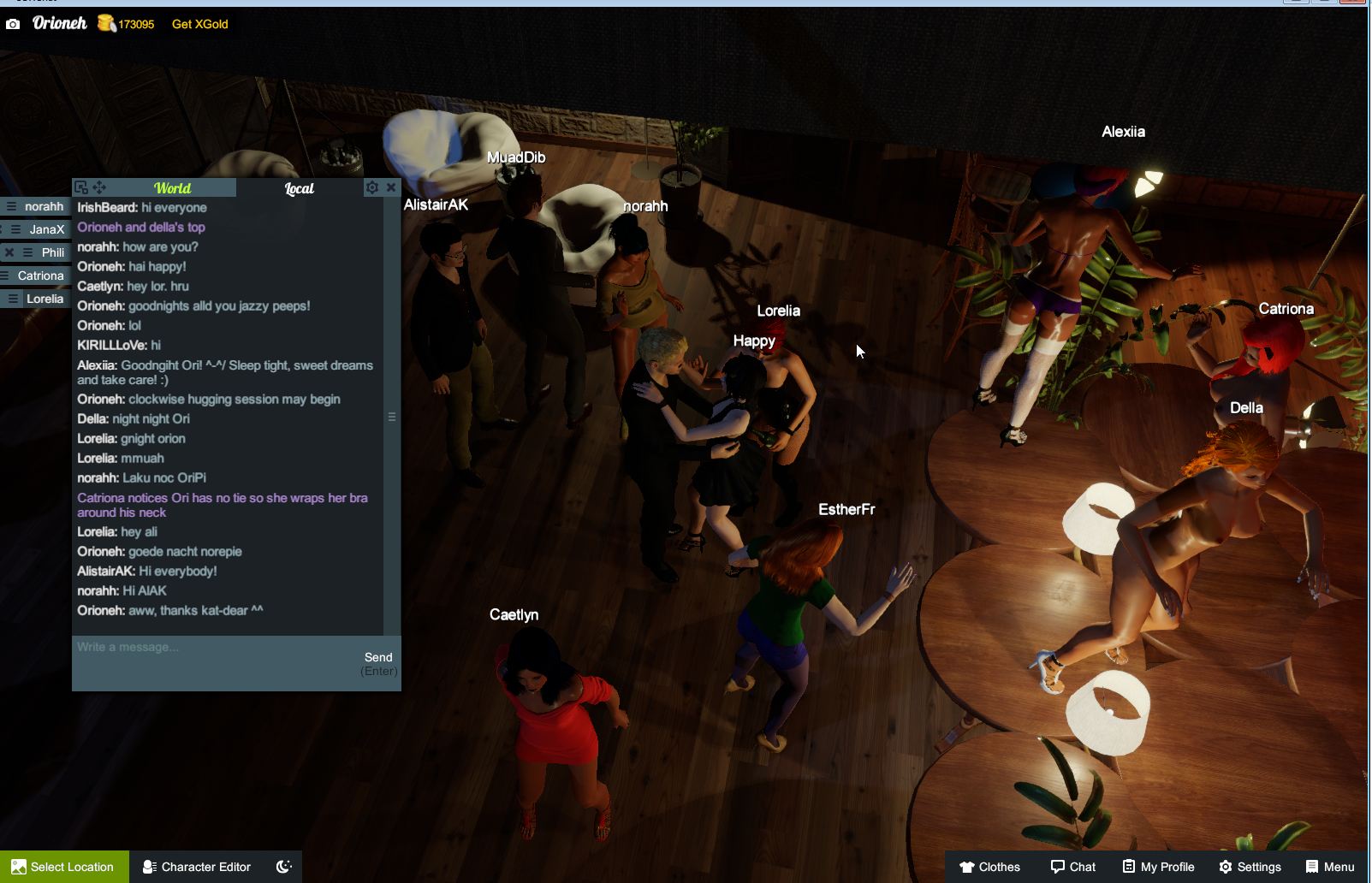Switch to the Local chat tab
Screen dimensions: 1372x883
pyautogui.click(x=299, y=188)
